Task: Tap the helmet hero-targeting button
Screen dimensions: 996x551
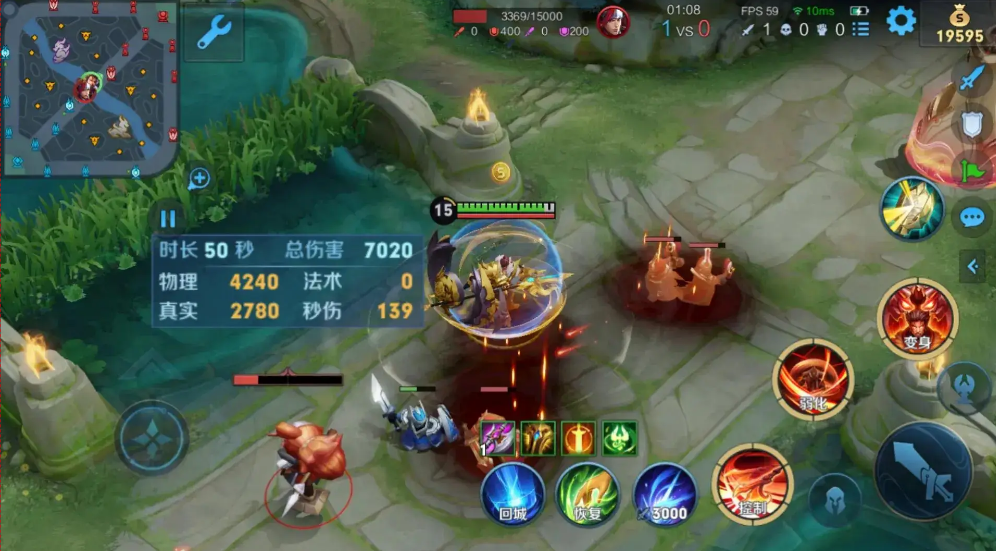Action: tap(834, 499)
